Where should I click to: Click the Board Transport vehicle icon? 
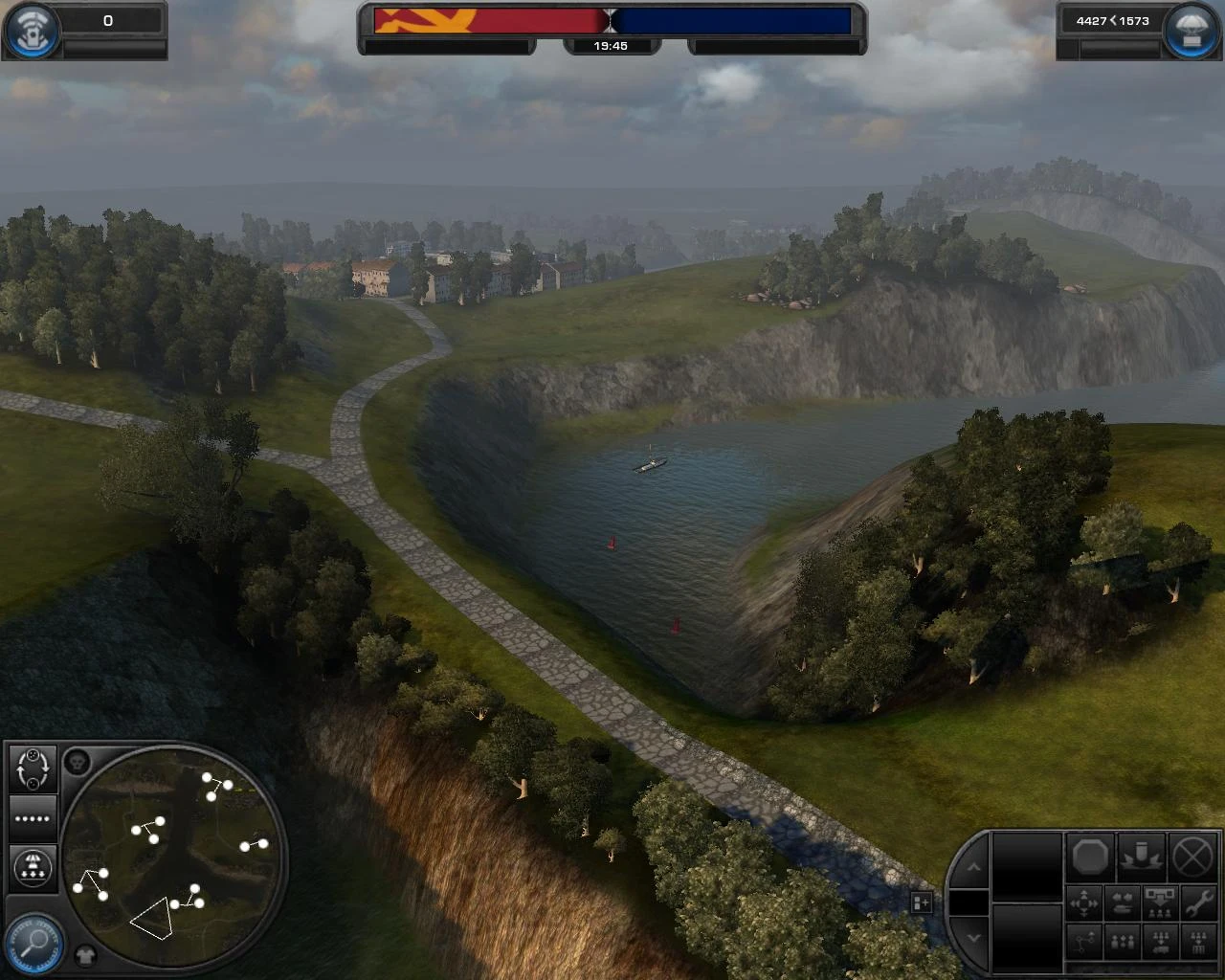click(1161, 942)
